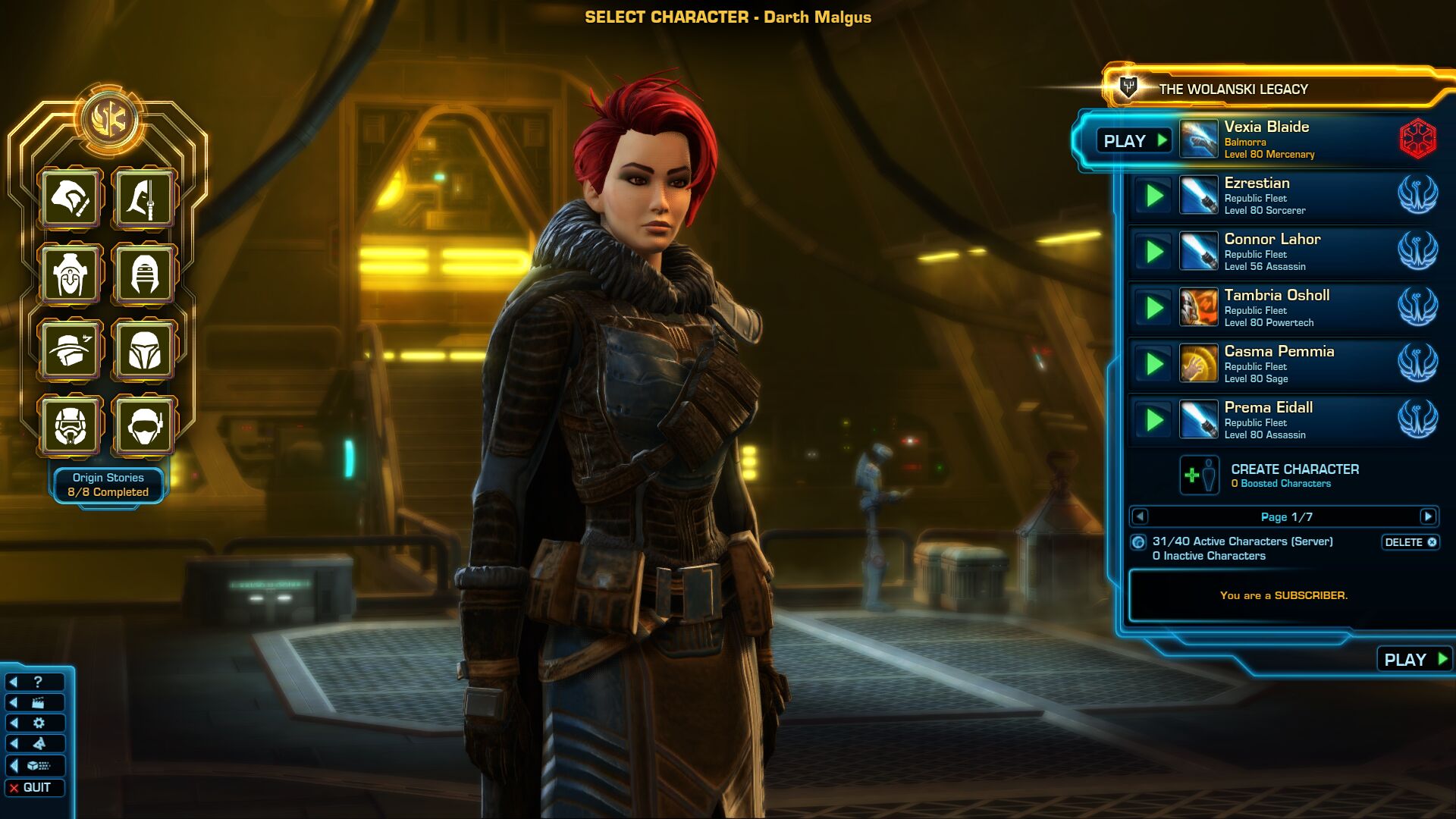
Task: Start the game with the large Play button
Action: click(x=1414, y=660)
